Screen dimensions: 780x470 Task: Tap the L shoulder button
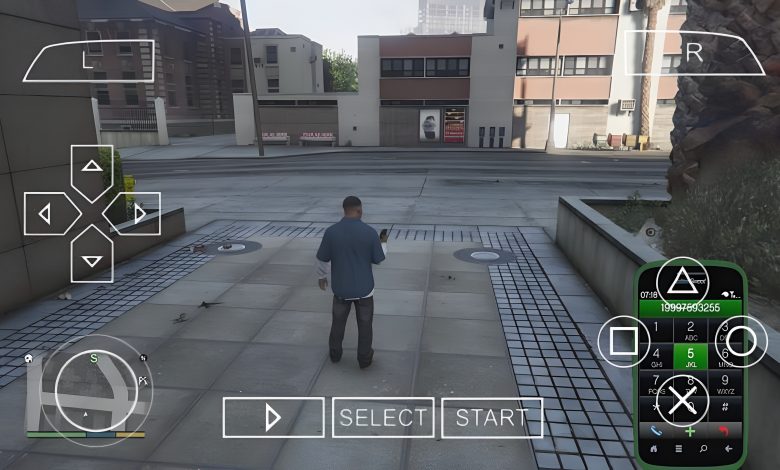[88, 60]
